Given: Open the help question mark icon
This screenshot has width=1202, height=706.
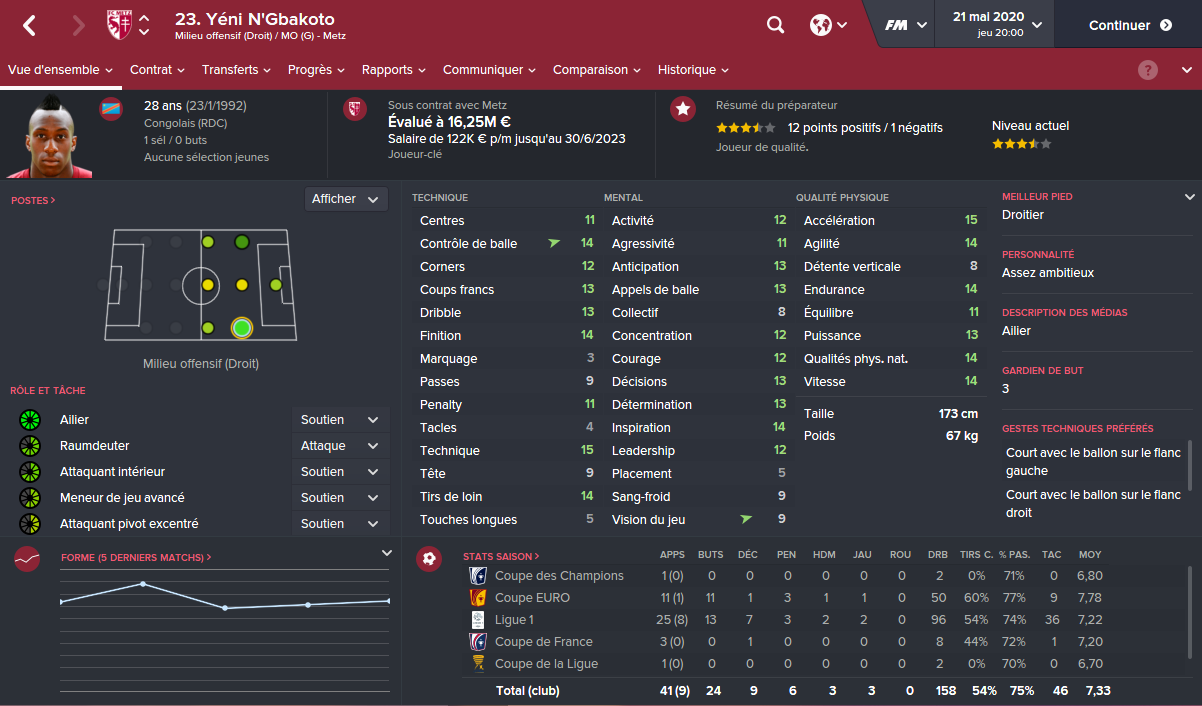Looking at the screenshot, I should point(1148,70).
